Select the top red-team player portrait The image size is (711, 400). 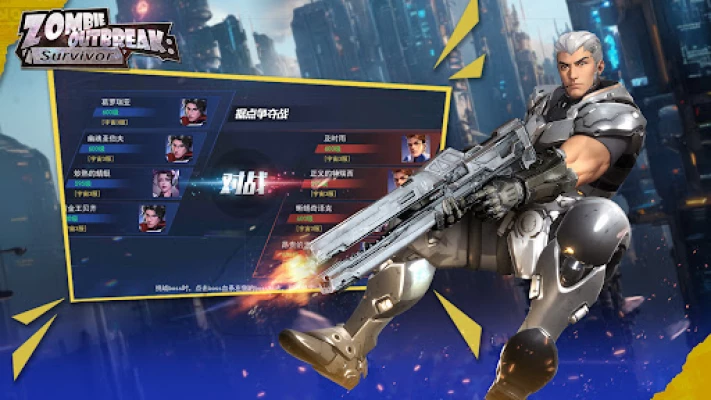click(414, 148)
